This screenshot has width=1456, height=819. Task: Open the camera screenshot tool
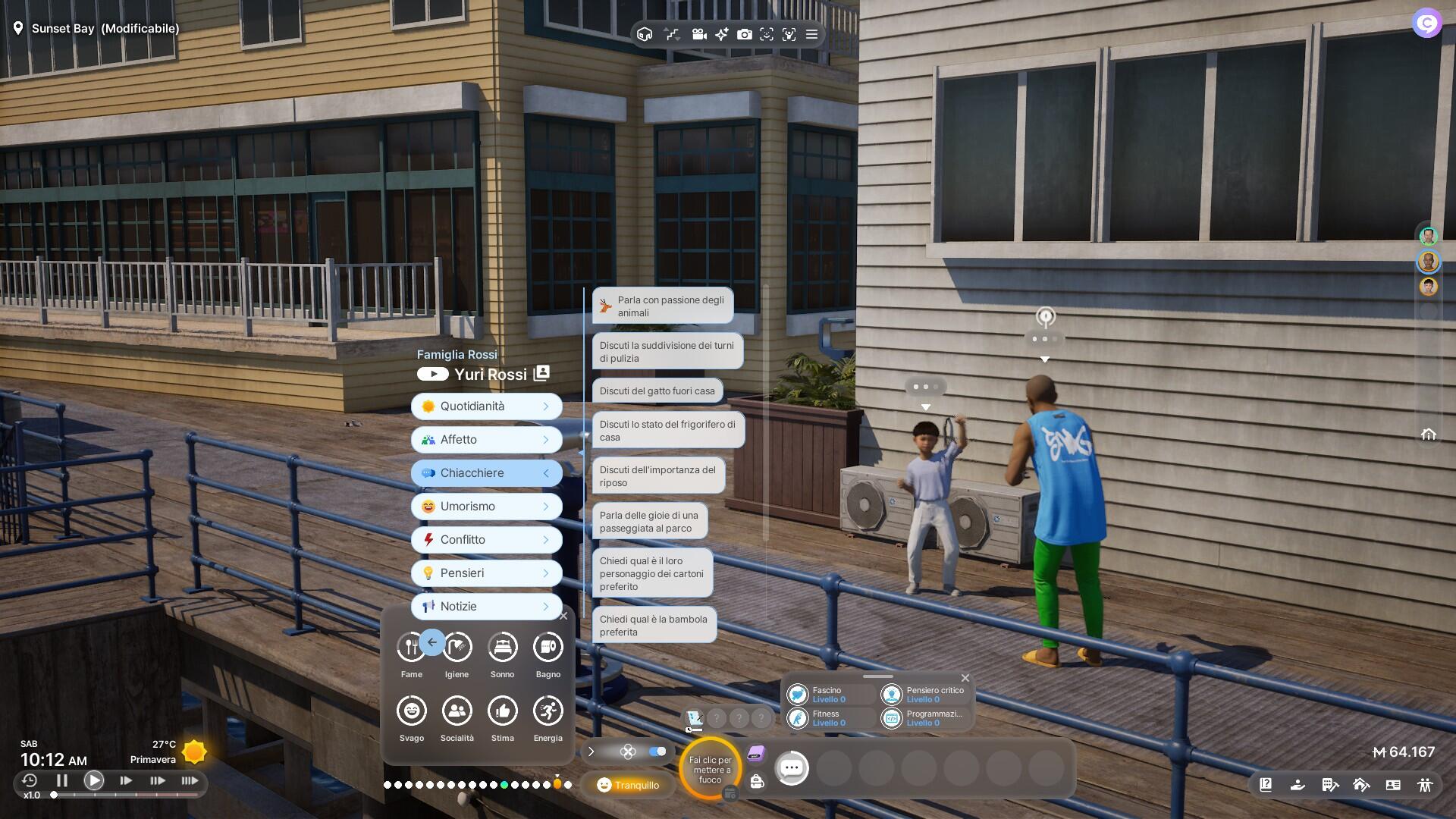[745, 34]
